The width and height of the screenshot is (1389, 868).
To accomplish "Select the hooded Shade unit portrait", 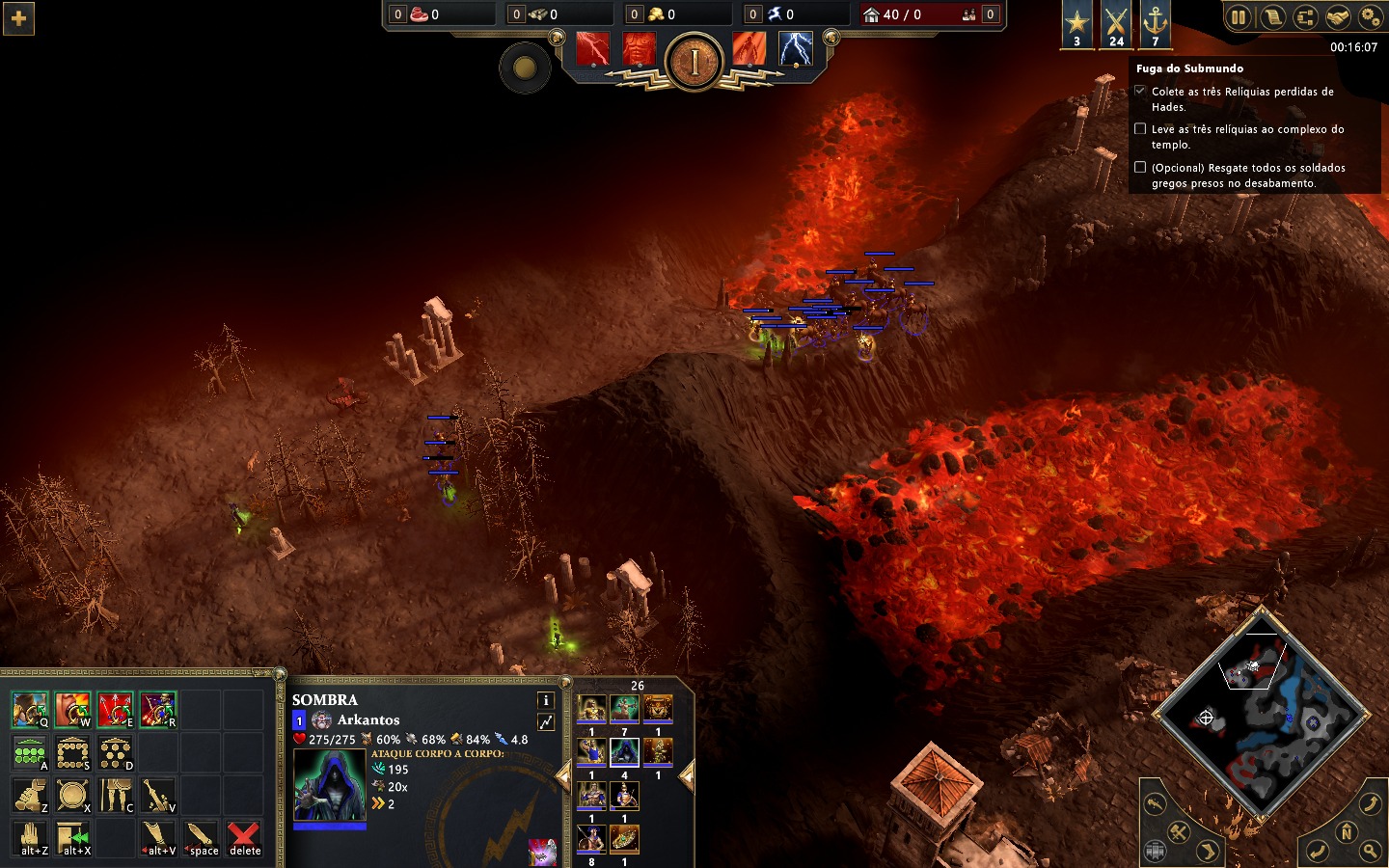I will tap(329, 784).
